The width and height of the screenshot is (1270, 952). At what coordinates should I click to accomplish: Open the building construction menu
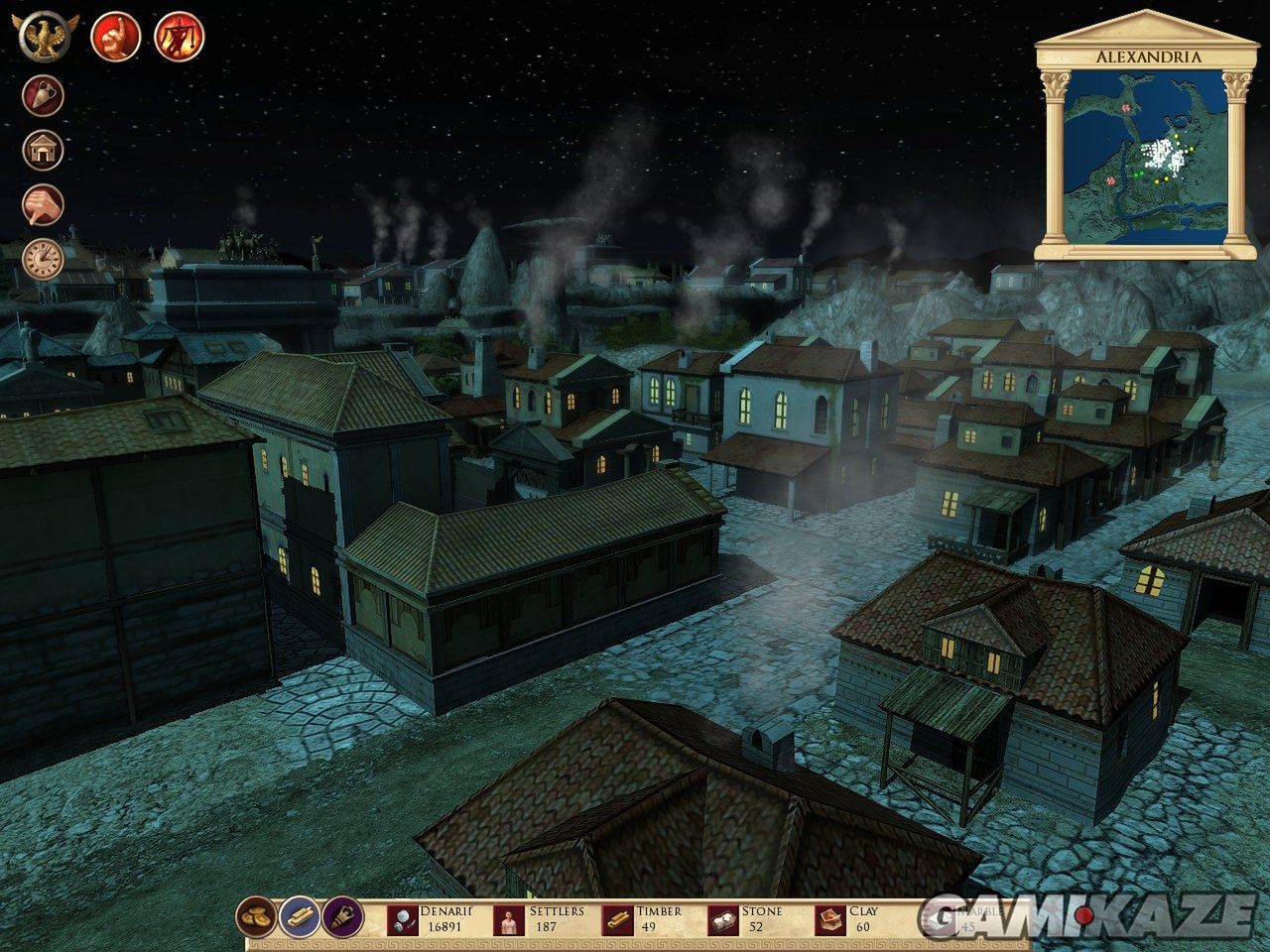44,150
